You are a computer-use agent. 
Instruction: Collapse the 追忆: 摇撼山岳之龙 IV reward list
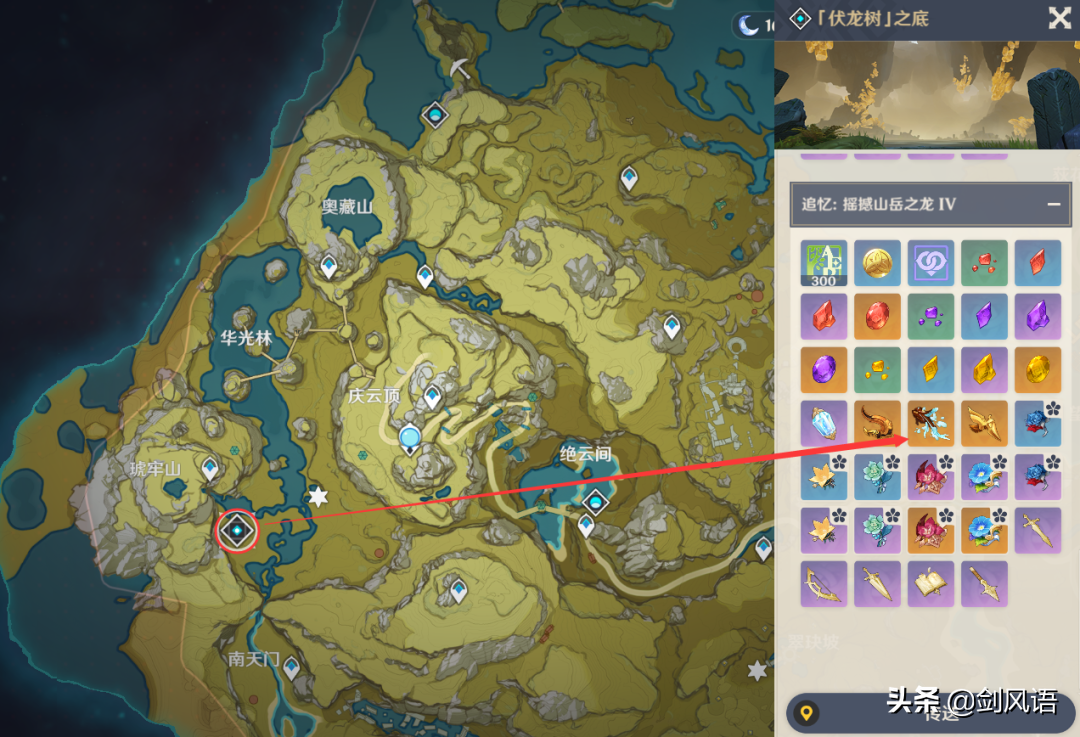point(1053,204)
